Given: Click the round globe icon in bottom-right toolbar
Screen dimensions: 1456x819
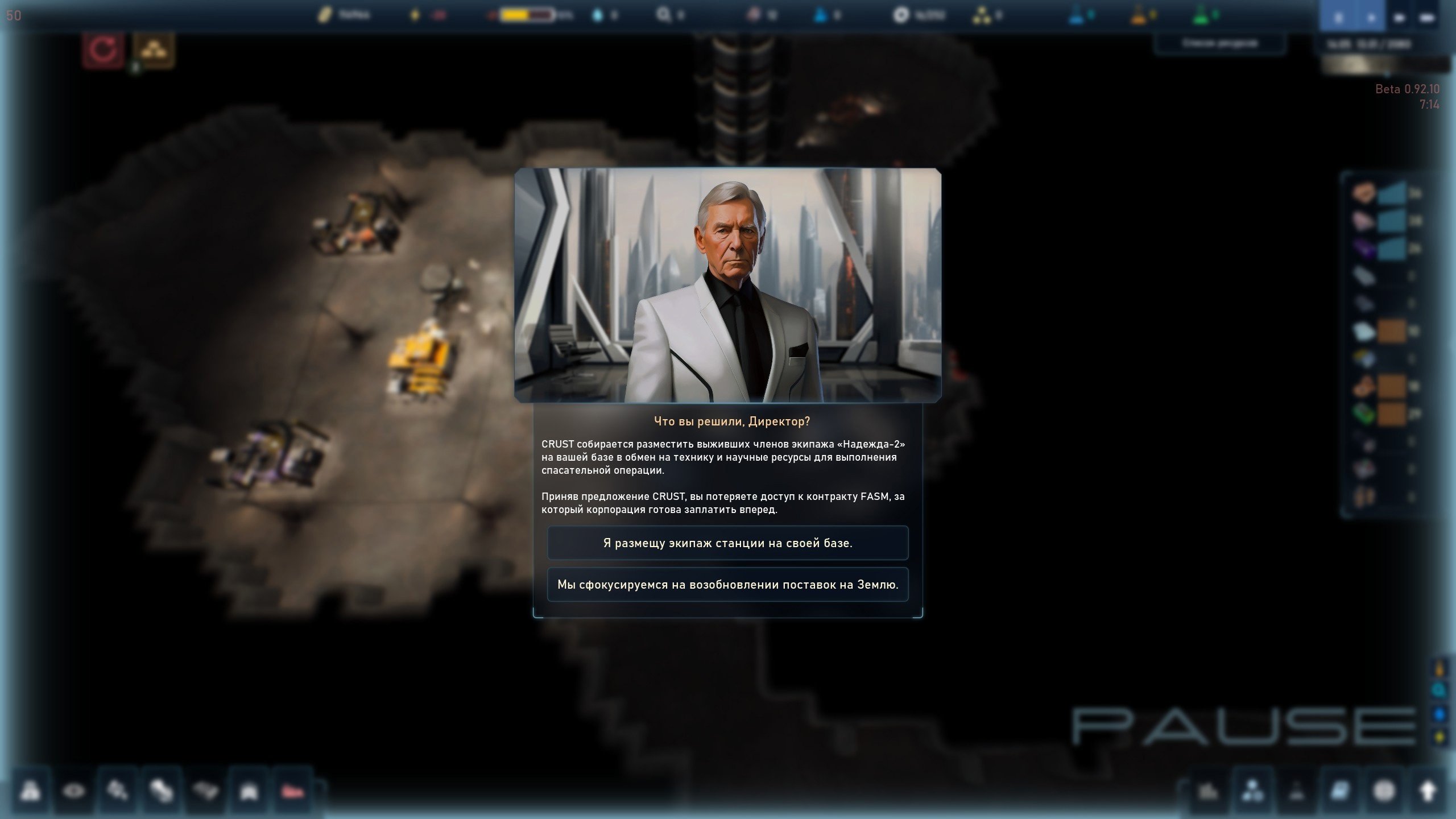Looking at the screenshot, I should pos(1384,791).
